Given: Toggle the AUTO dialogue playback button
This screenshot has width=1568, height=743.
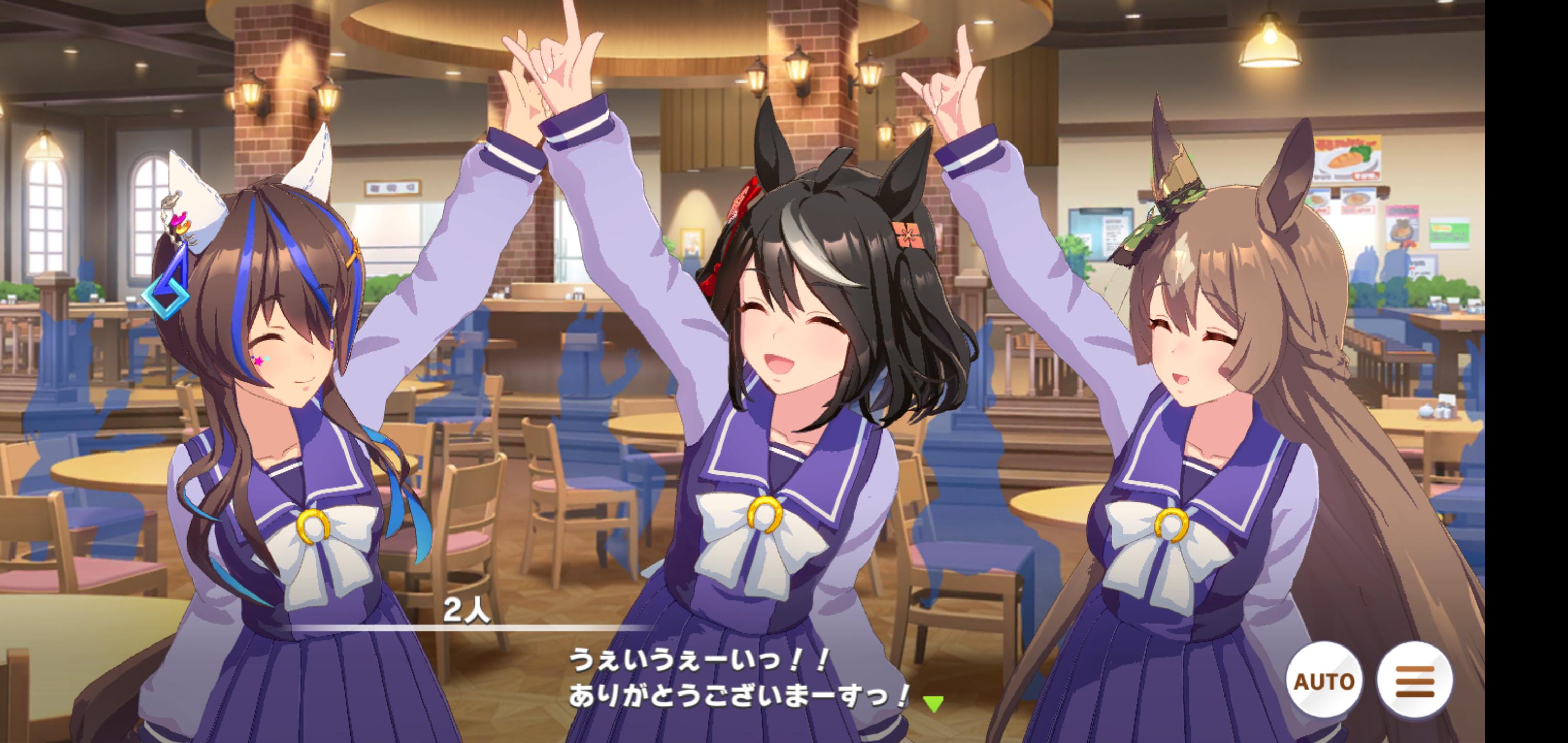Looking at the screenshot, I should point(1324,680).
